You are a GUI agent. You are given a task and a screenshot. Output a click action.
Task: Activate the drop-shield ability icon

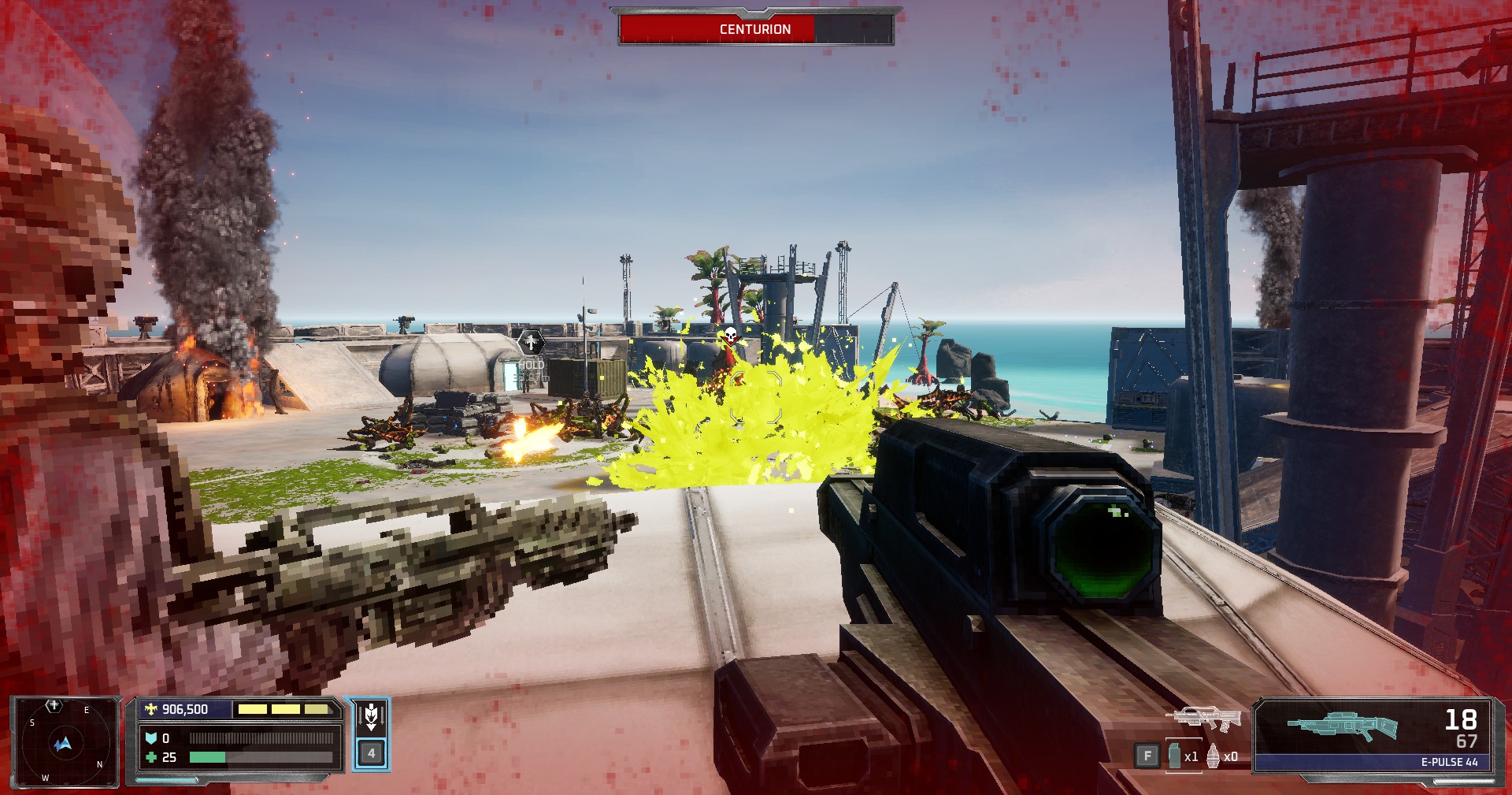point(371,718)
